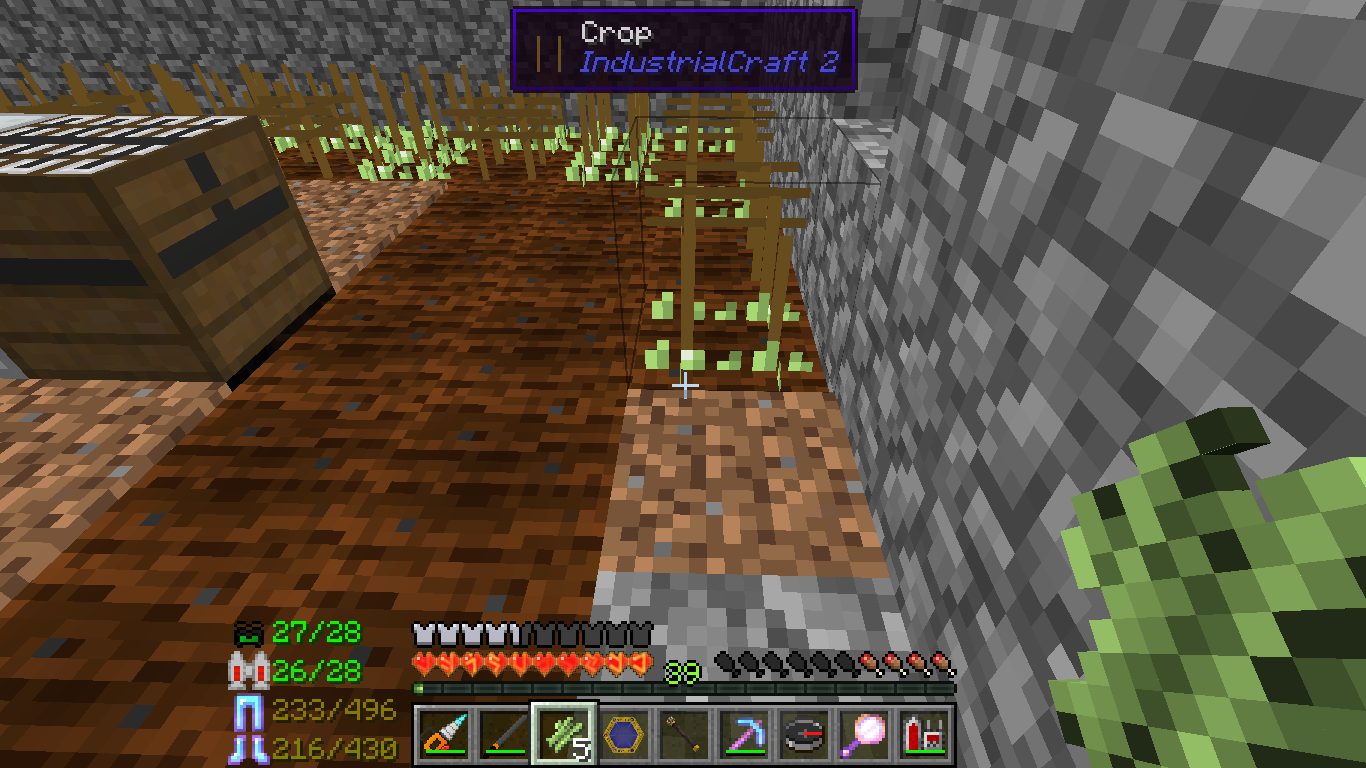Select the blue hexagonal gem item slot
This screenshot has width=1366, height=768.
(x=624, y=735)
